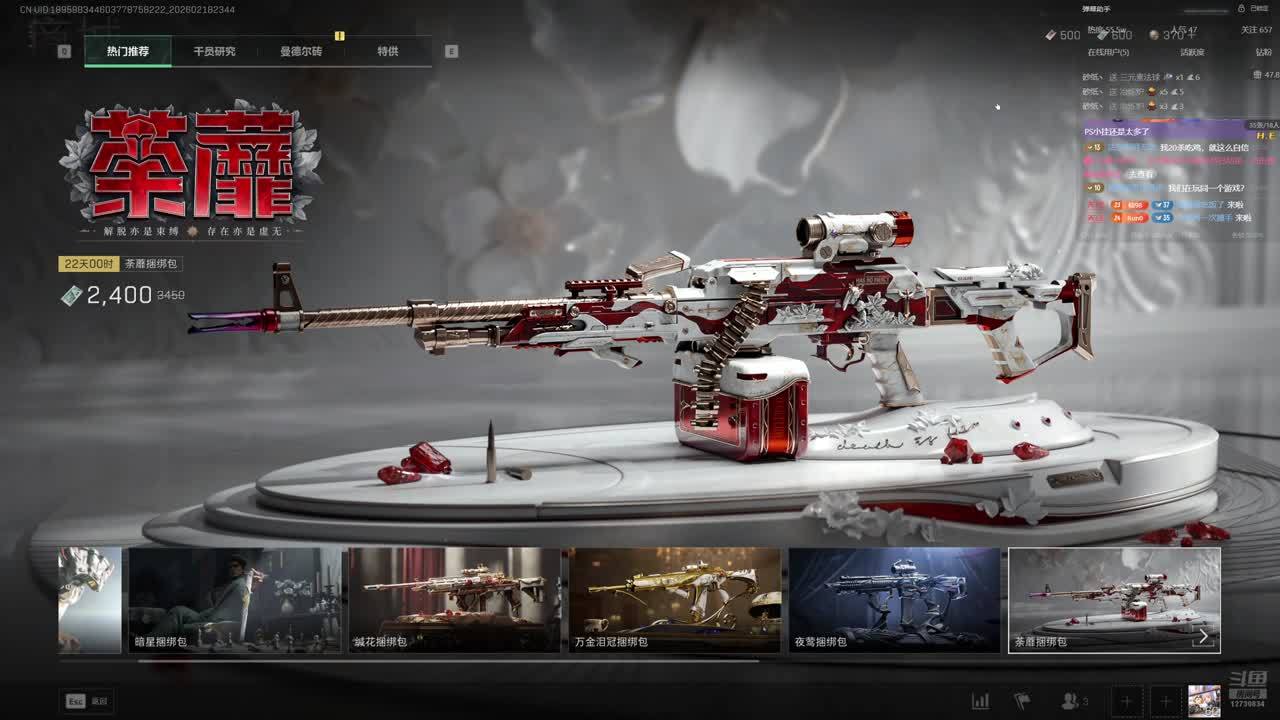The width and height of the screenshot is (1280, 720).
Task: Select the 暗星捆绑包 thumbnail
Action: (235, 600)
